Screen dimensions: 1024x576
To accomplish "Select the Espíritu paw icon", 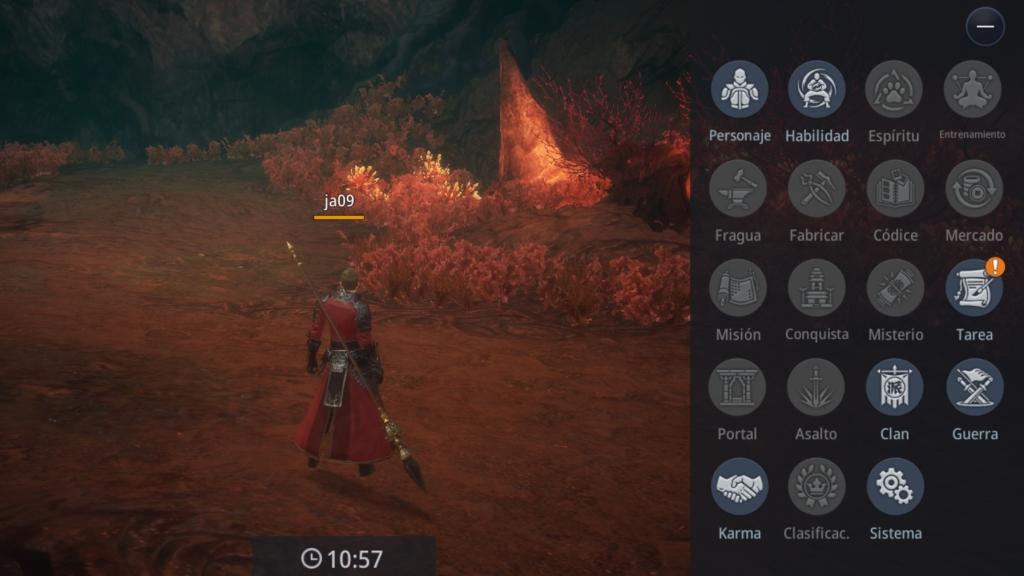I will click(x=894, y=89).
